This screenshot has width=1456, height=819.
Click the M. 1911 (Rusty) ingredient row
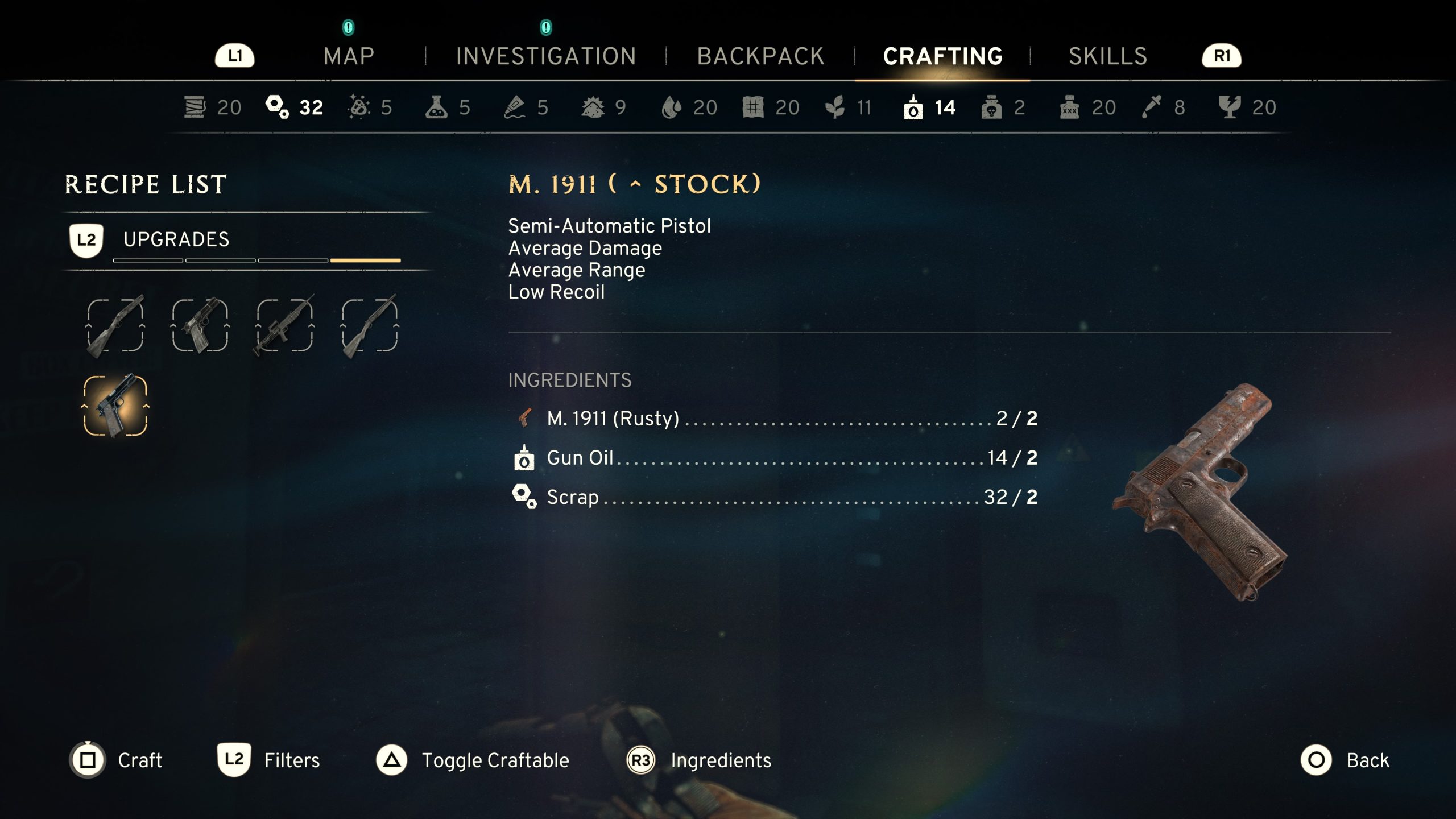point(773,419)
